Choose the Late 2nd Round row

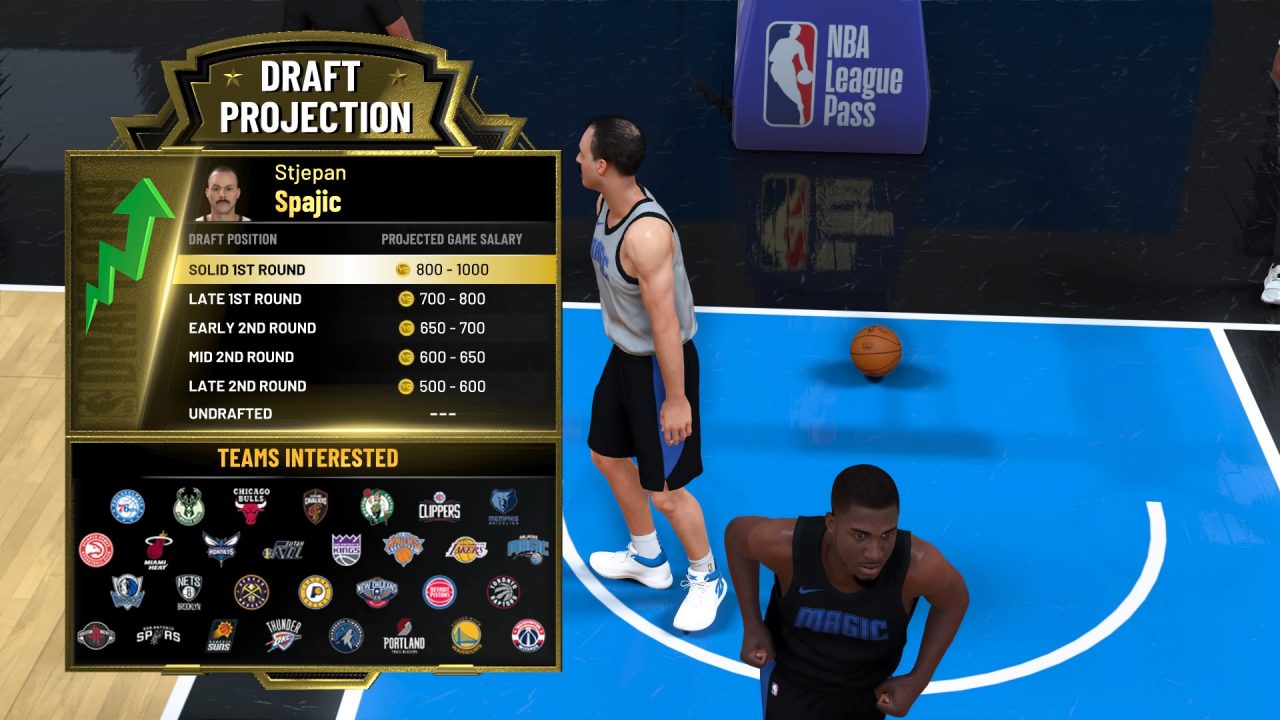coord(364,386)
